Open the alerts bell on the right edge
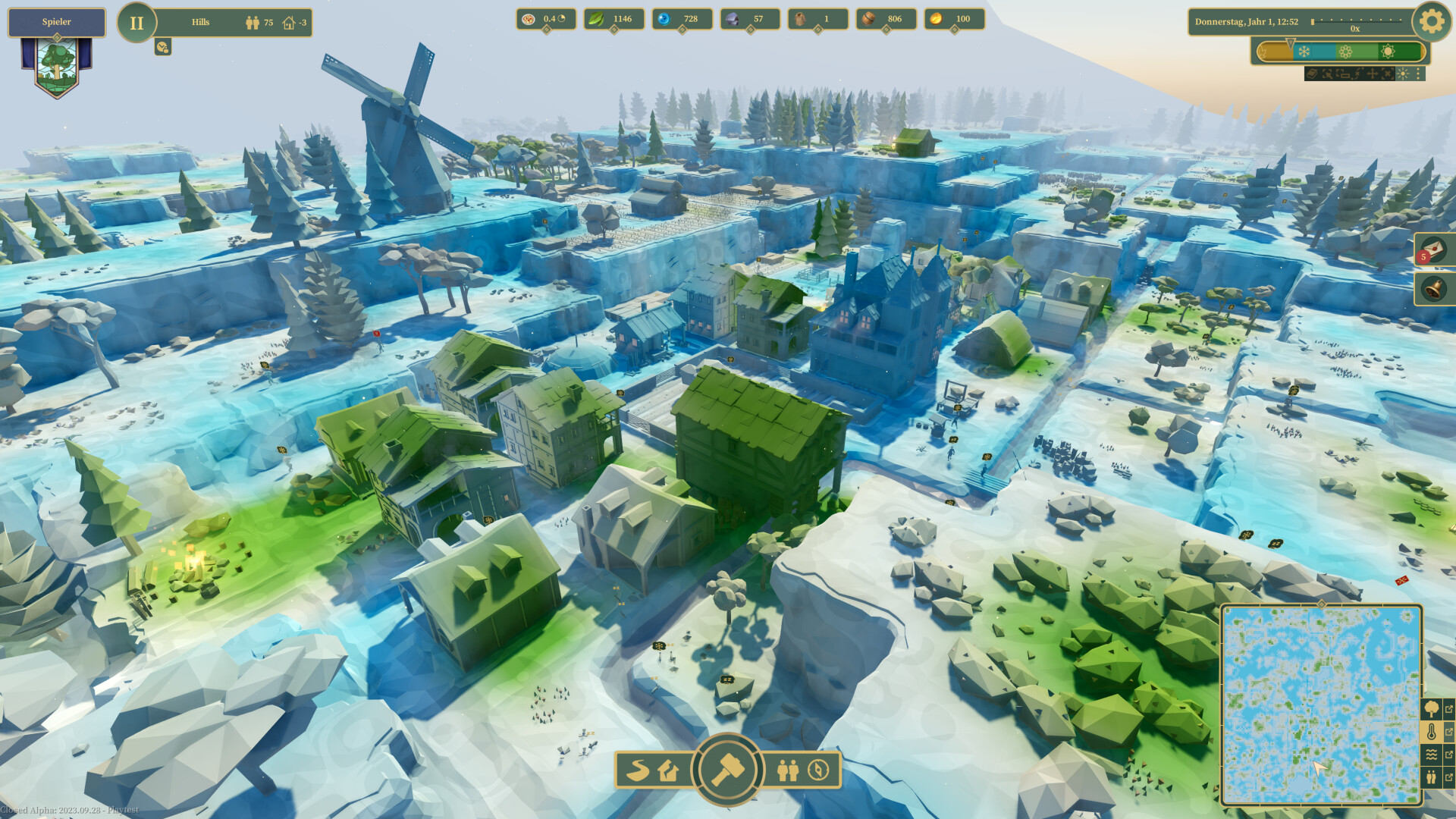Image resolution: width=1456 pixels, height=819 pixels. 1434,290
